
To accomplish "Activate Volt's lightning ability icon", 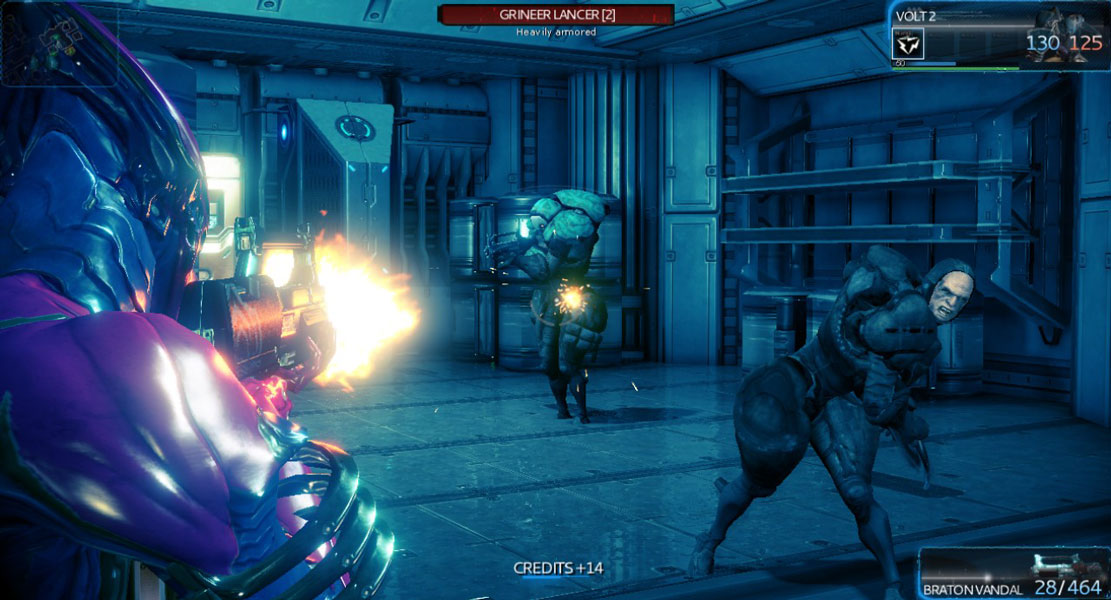I will click(x=908, y=44).
